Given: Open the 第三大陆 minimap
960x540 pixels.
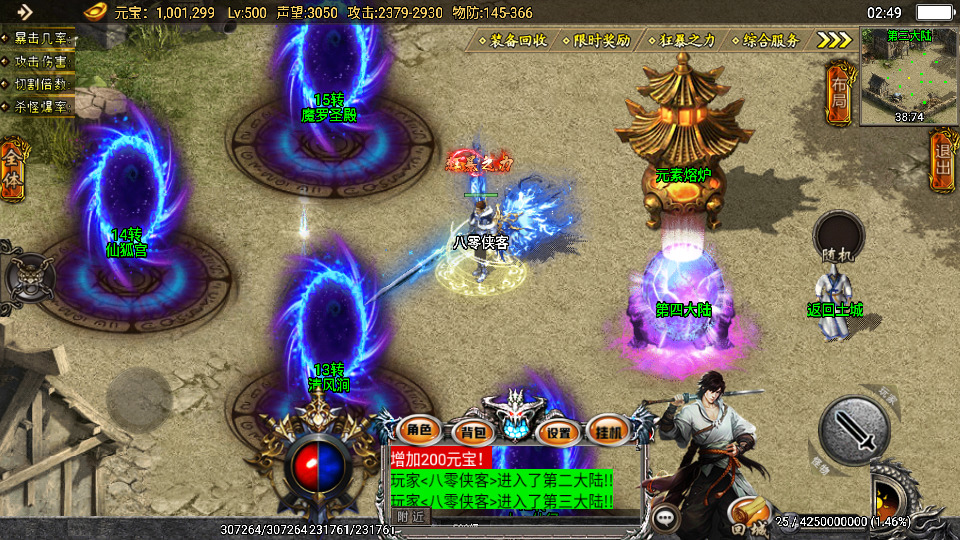Looking at the screenshot, I should pyautogui.click(x=908, y=76).
